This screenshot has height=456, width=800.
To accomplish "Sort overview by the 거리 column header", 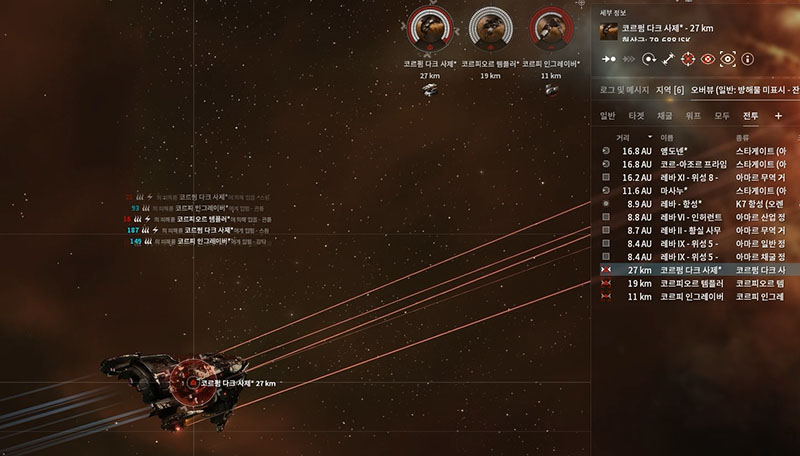I will (624, 136).
